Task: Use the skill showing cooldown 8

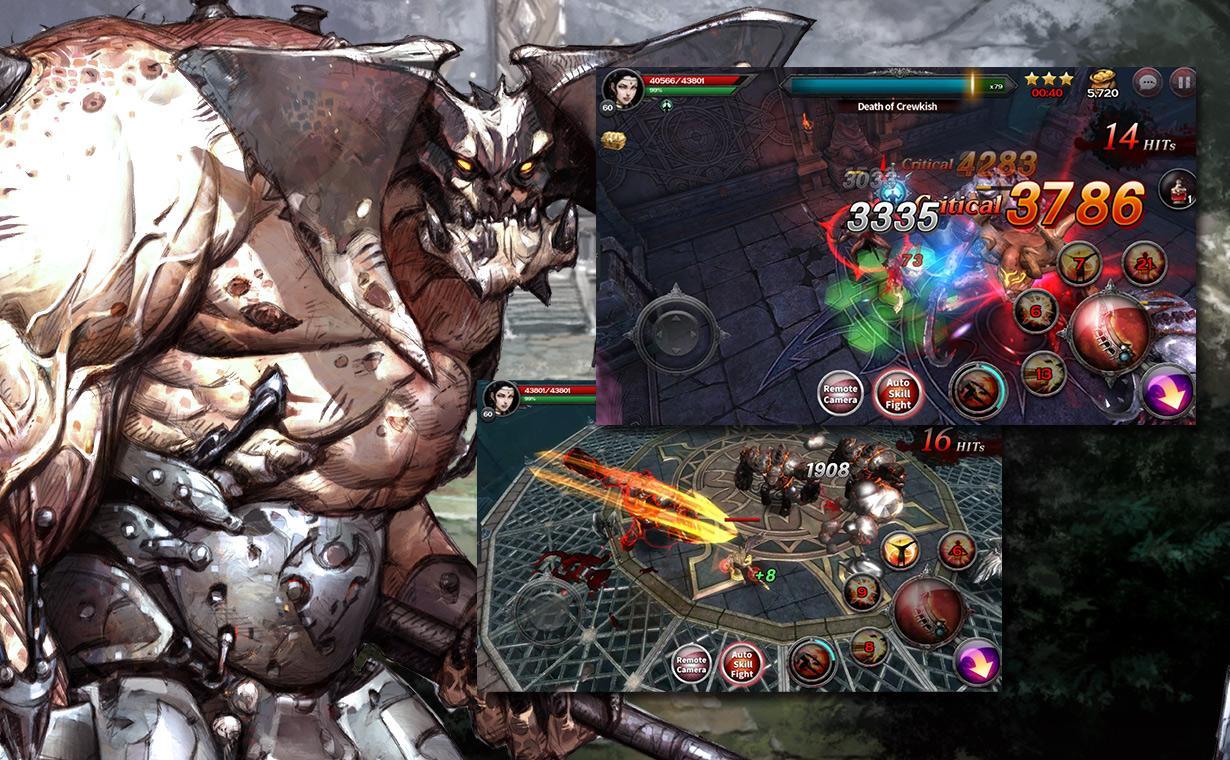Action: click(x=868, y=647)
